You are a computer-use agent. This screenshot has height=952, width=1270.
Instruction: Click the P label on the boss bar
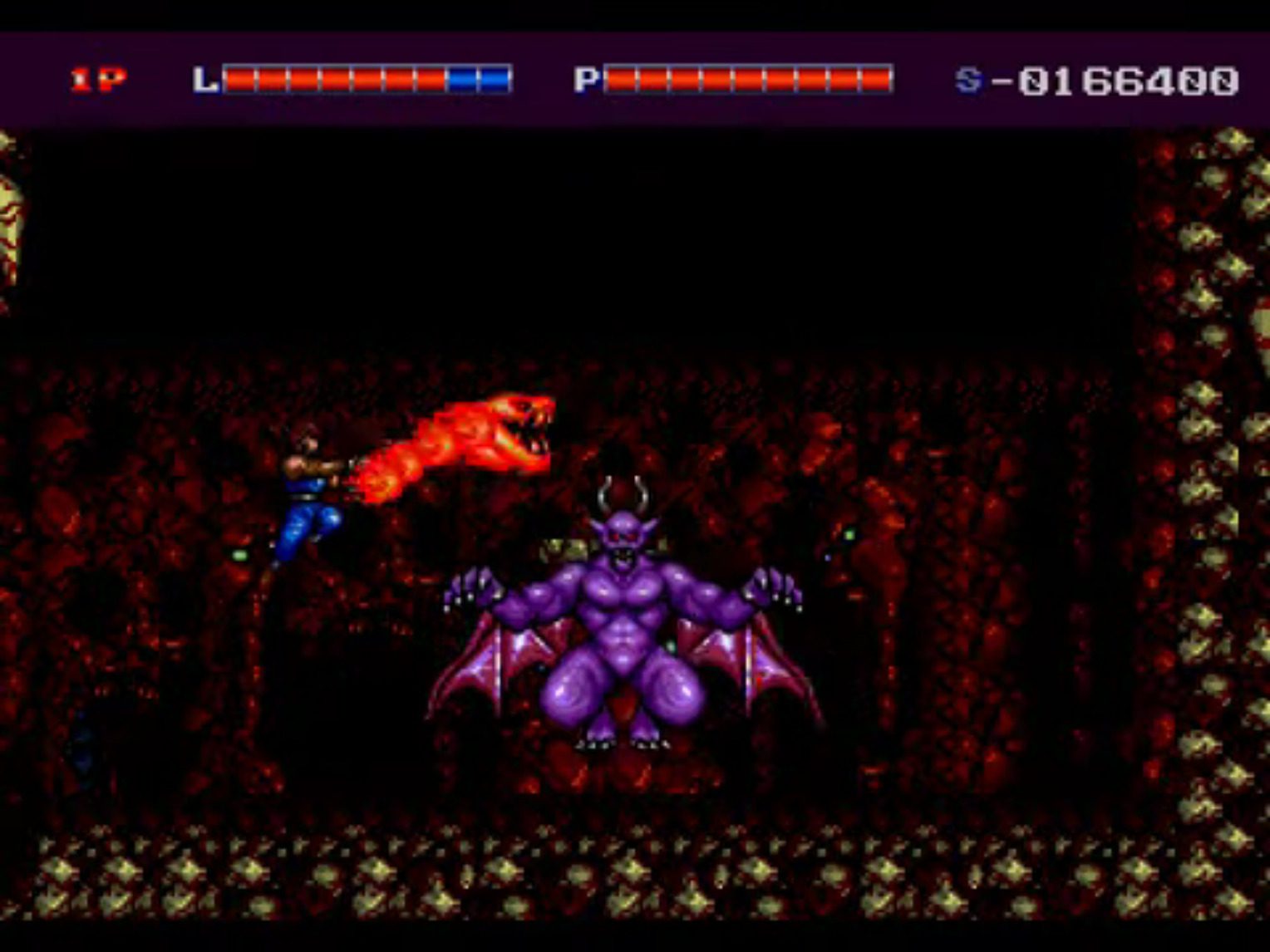(x=587, y=79)
